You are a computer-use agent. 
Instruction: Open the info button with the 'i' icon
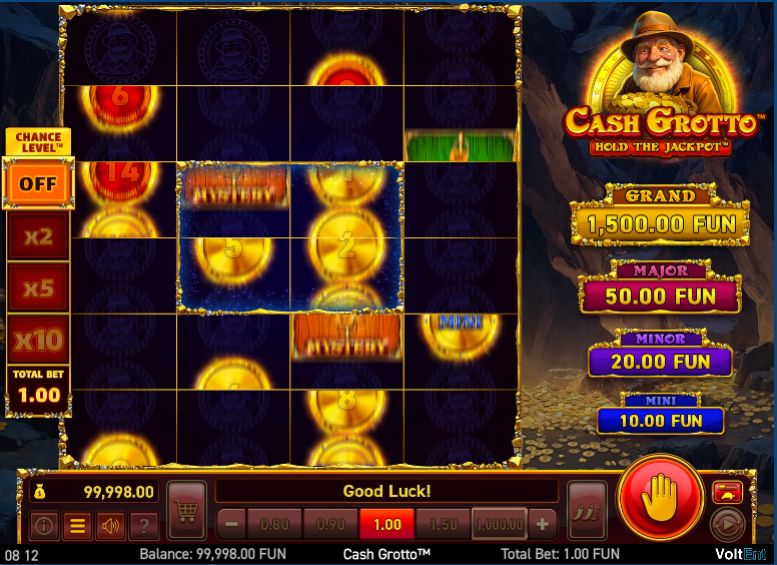44,524
